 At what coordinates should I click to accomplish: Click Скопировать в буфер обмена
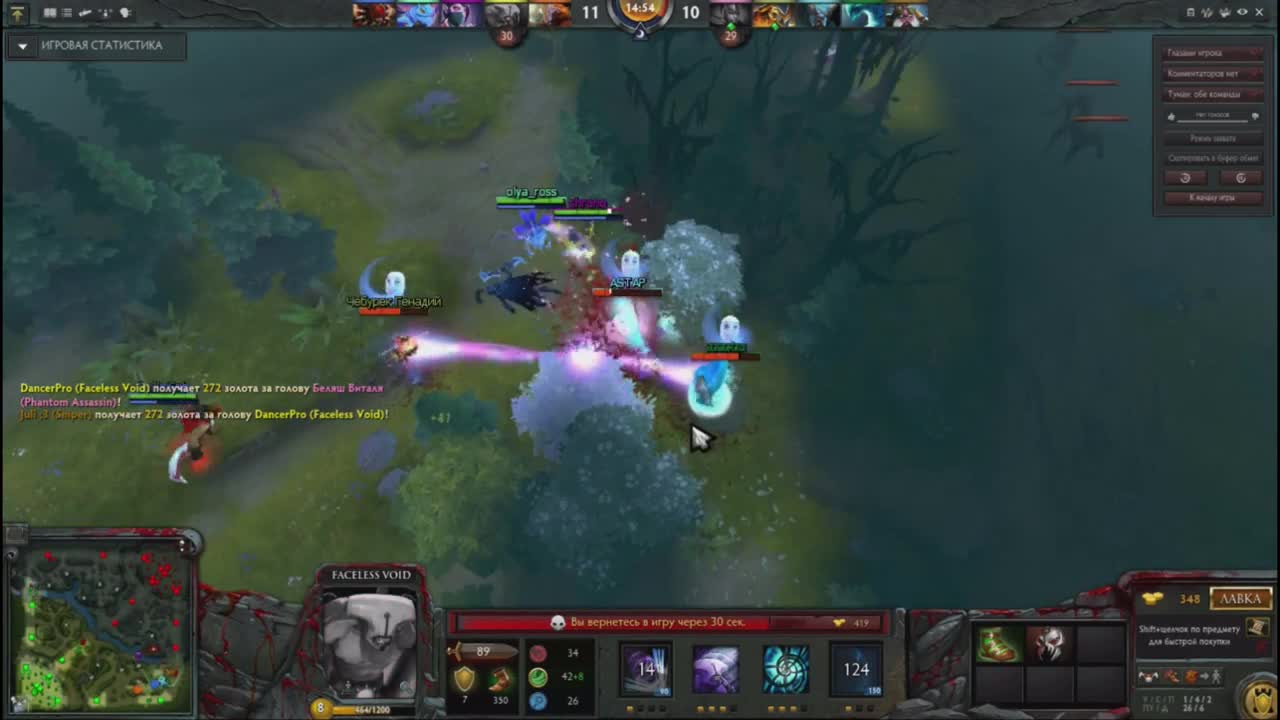click(x=1212, y=157)
